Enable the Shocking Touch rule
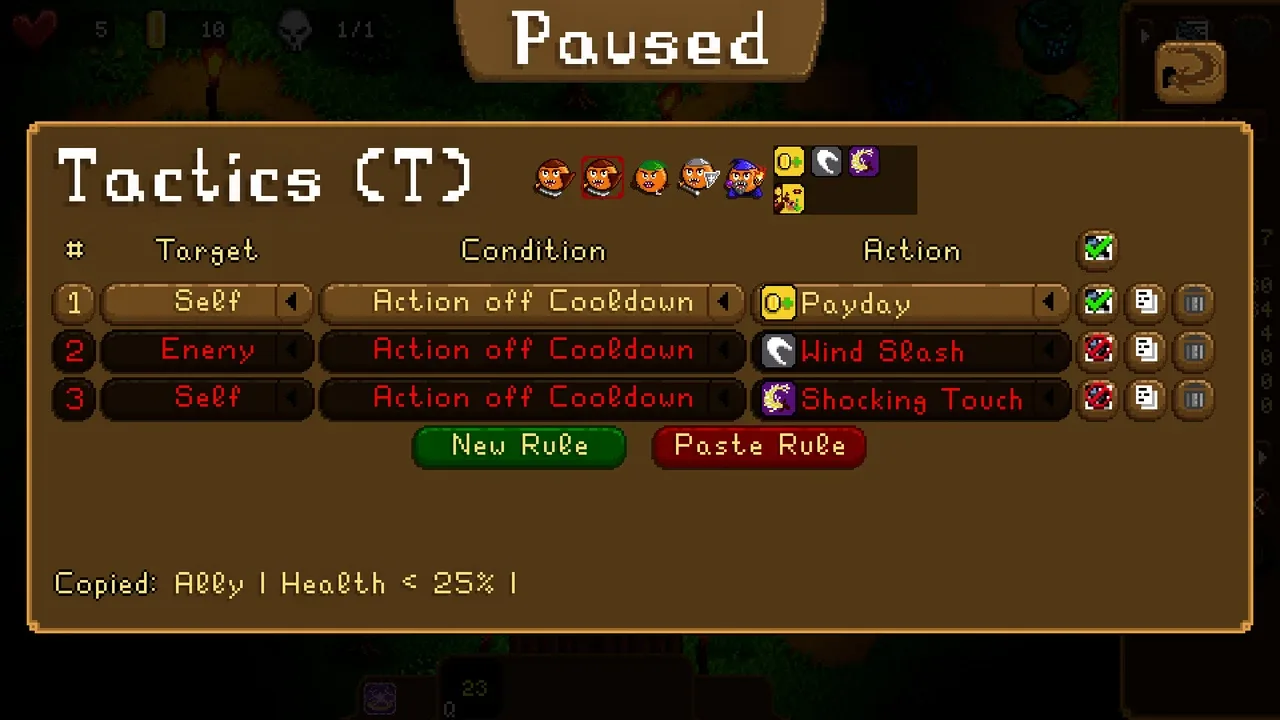 pos(1098,398)
